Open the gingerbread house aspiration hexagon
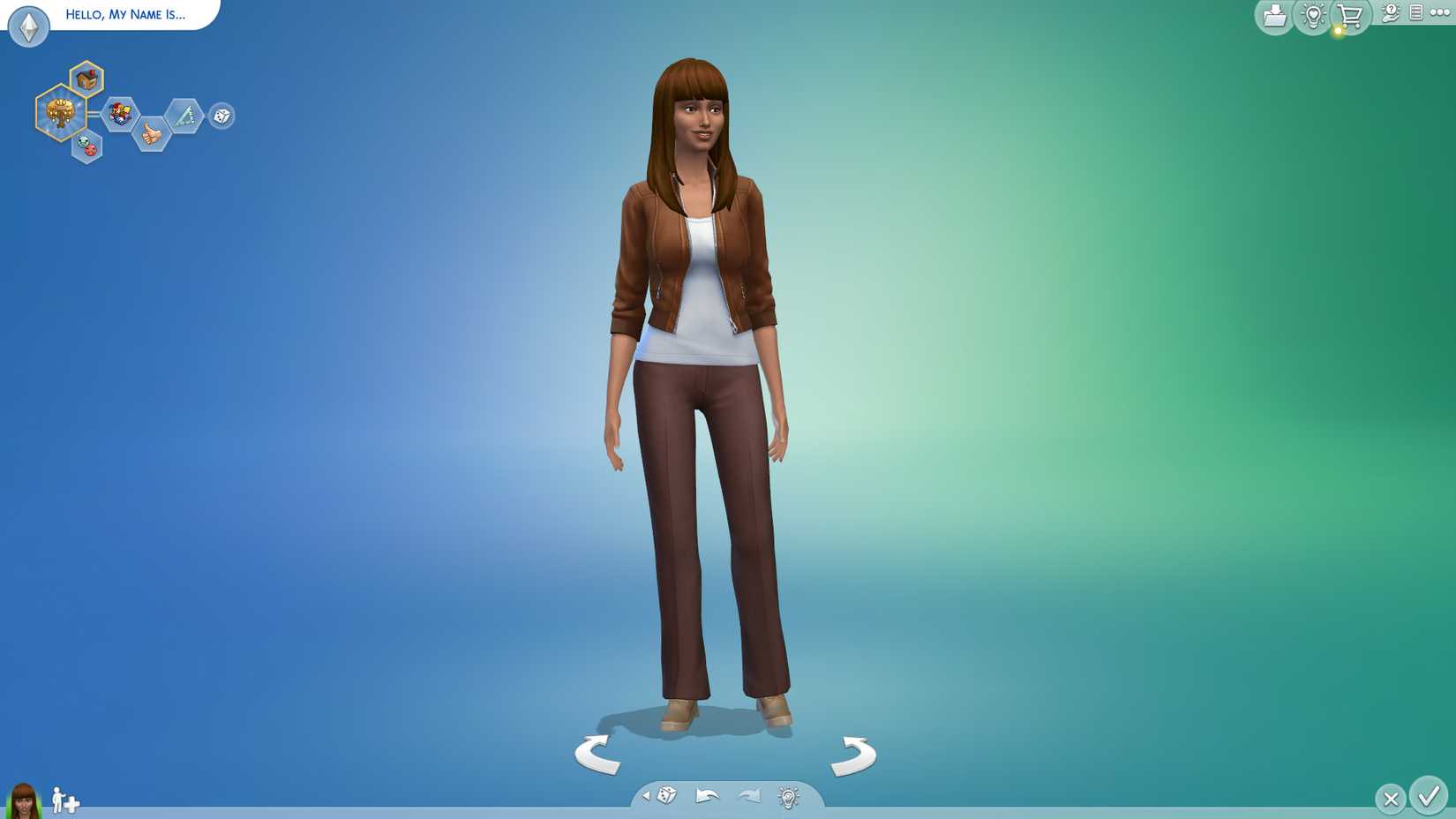The height and width of the screenshot is (819, 1456). [x=86, y=78]
